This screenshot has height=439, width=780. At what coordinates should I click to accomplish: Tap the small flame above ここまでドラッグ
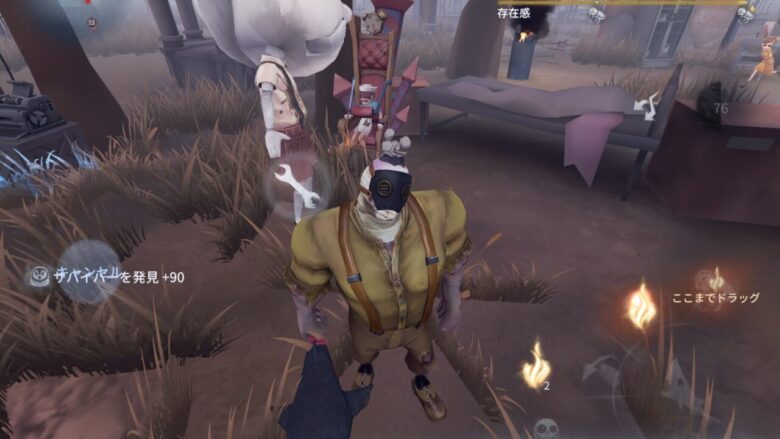click(x=716, y=279)
